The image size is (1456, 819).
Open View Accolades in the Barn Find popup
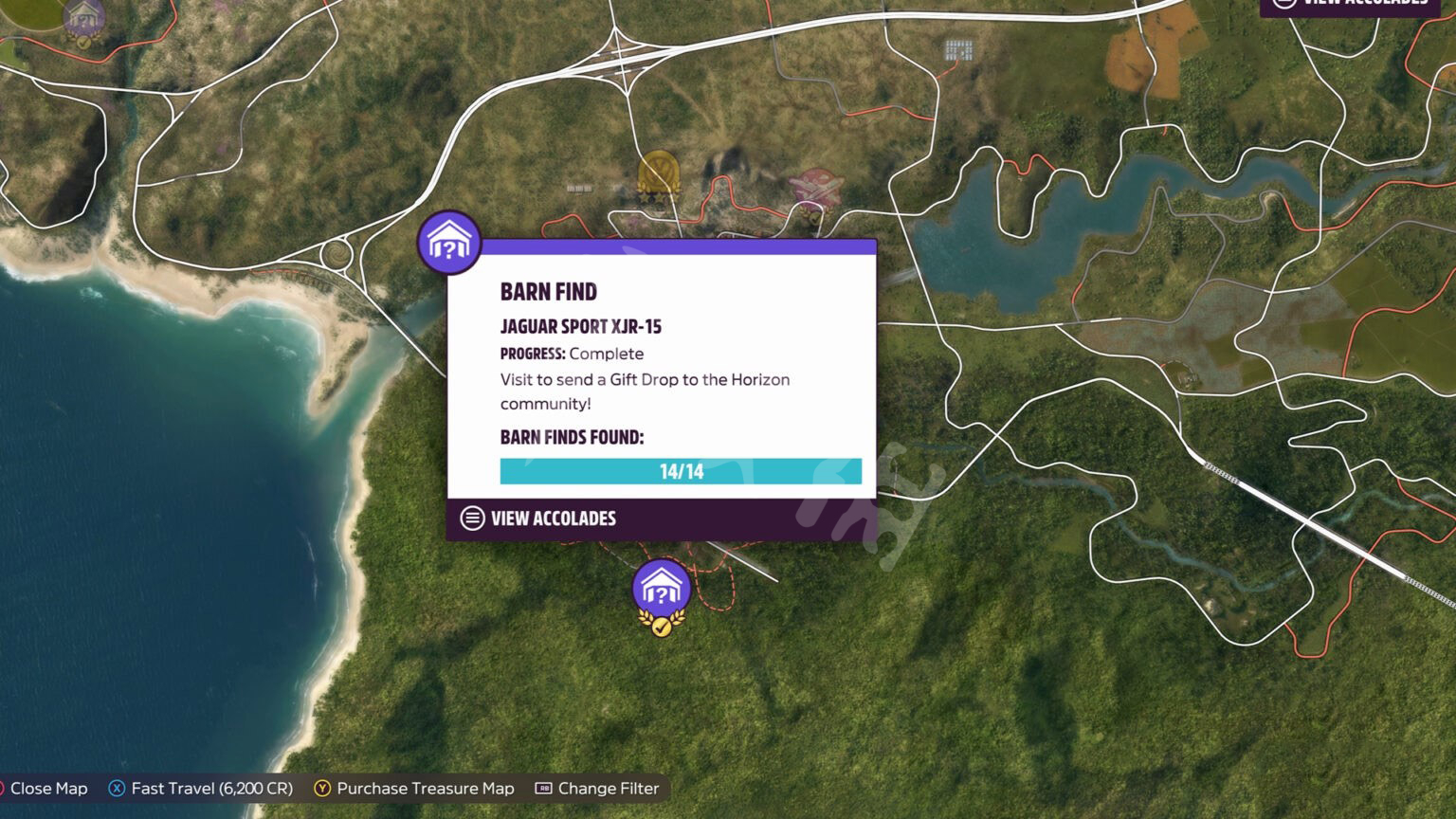tap(538, 519)
